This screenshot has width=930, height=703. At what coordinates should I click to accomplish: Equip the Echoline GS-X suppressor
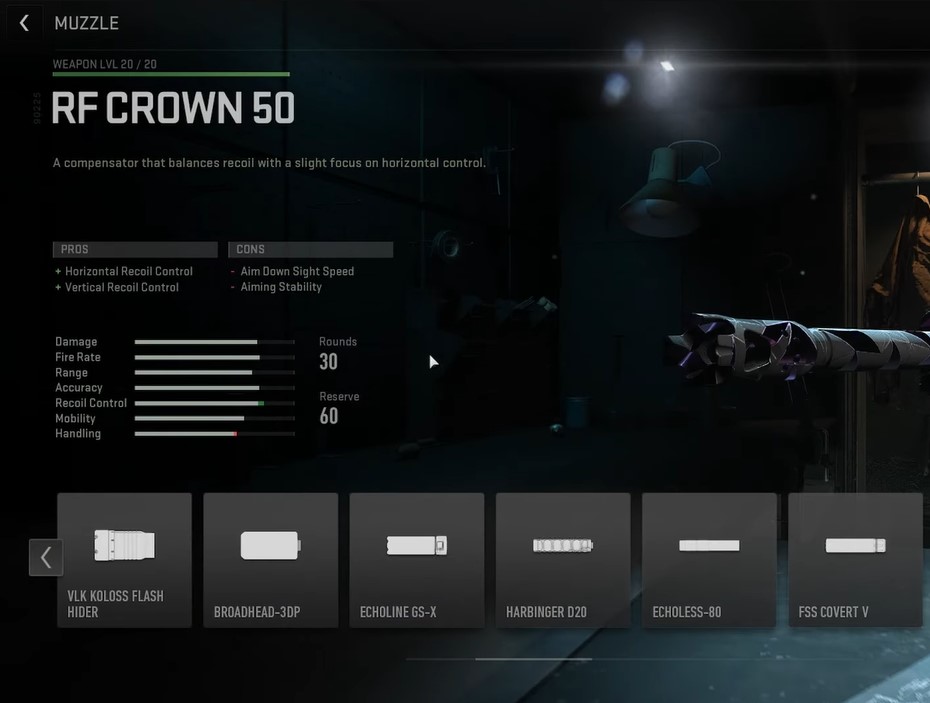(416, 560)
